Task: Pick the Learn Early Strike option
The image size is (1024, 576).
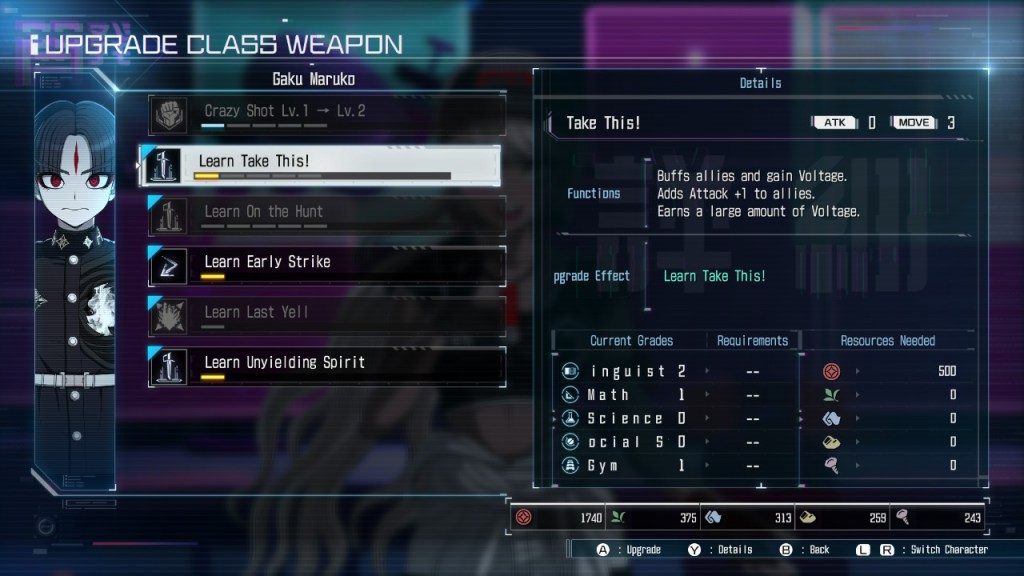Action: coord(326,265)
